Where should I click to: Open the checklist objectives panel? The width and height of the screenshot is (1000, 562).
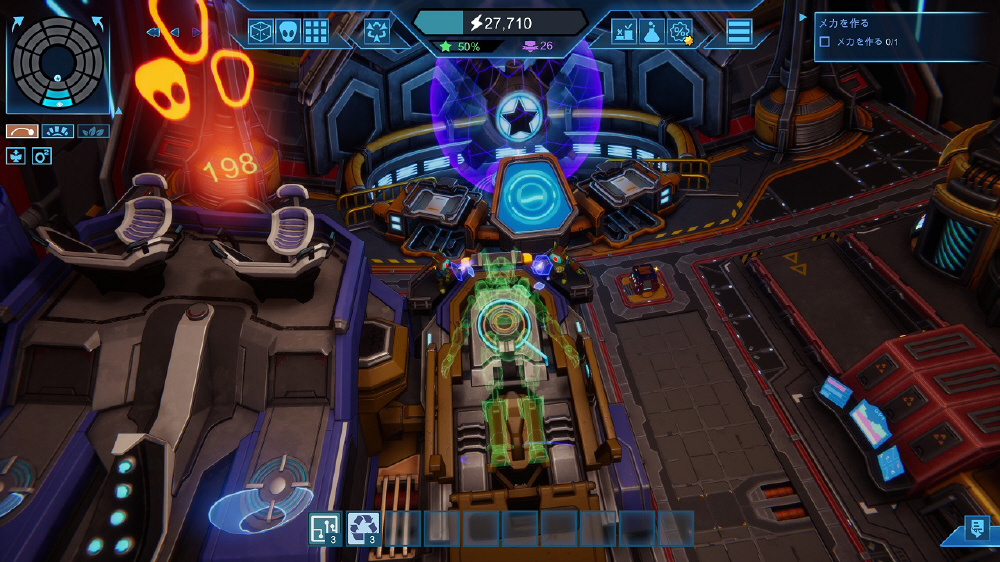pyautogui.click(x=624, y=31)
